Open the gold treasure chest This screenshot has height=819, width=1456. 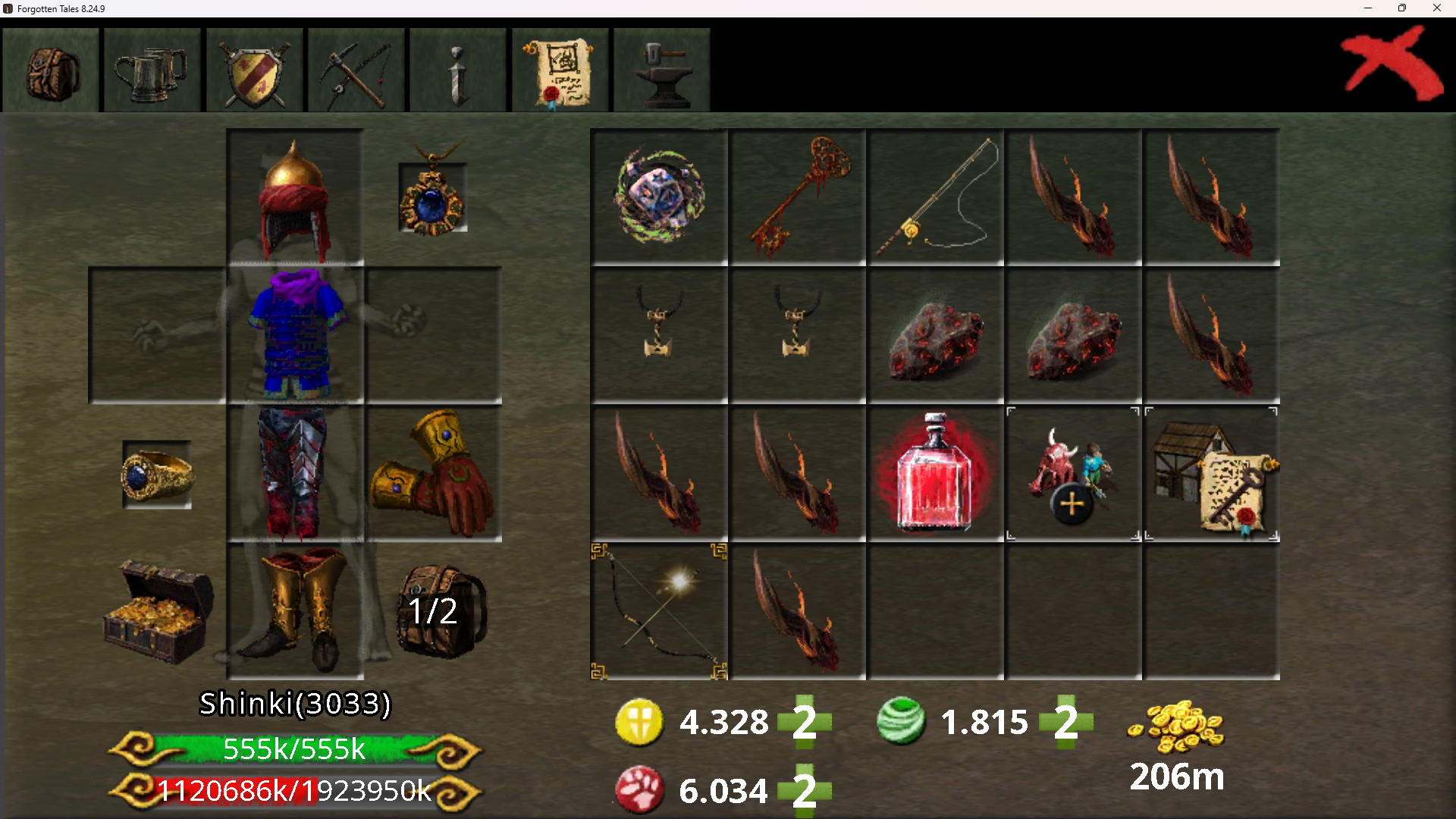click(x=158, y=611)
